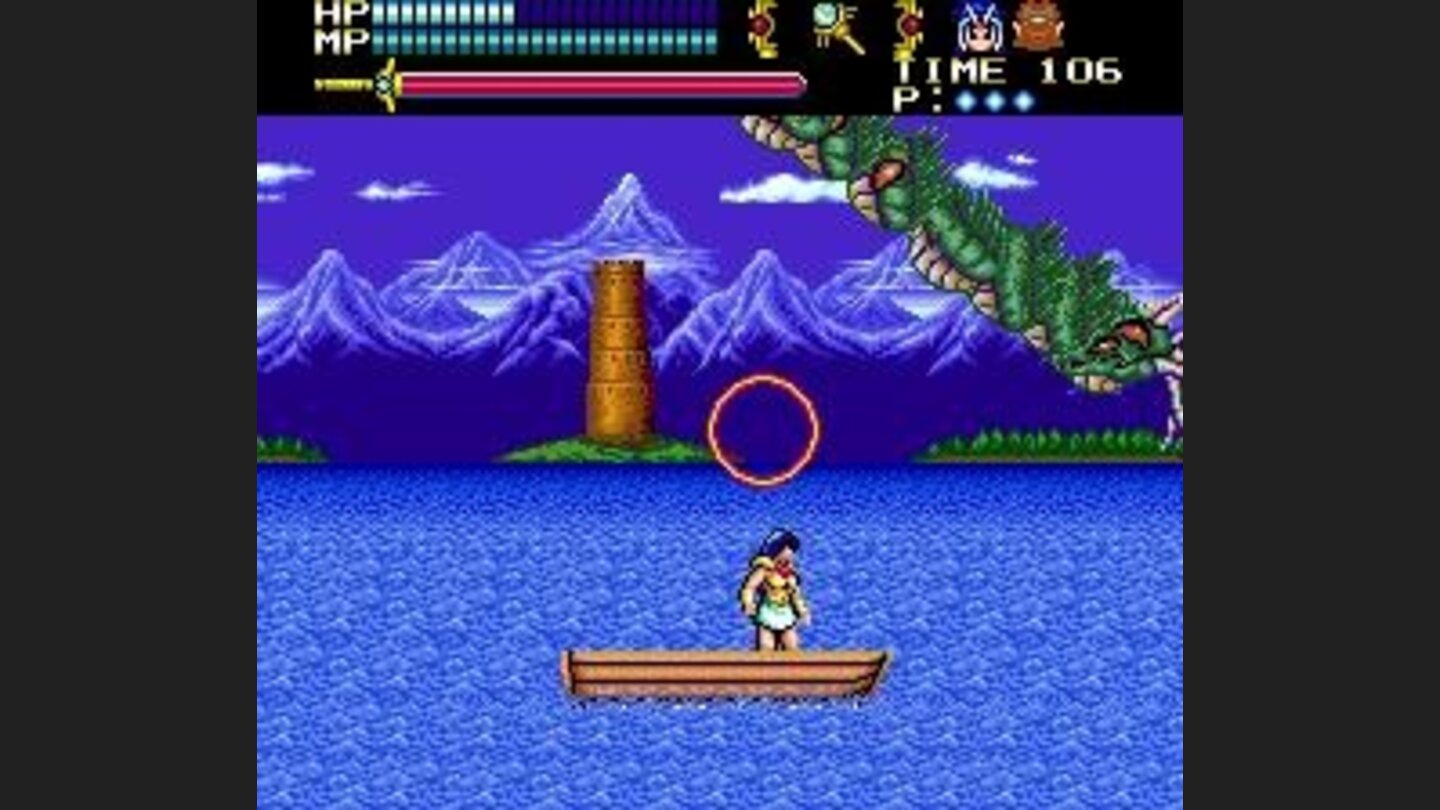Toggle the second blue orb in the P counter
The height and width of the screenshot is (810, 1440).
point(994,98)
